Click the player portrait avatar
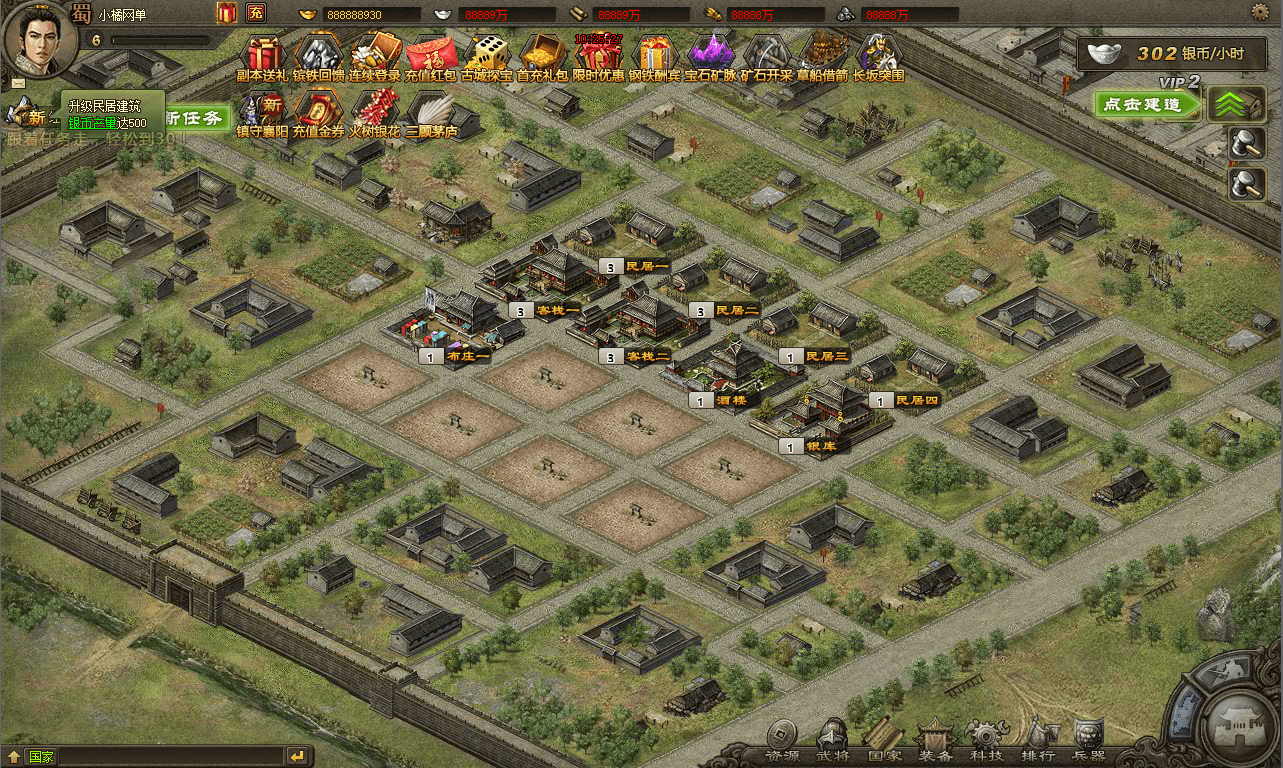 point(39,37)
